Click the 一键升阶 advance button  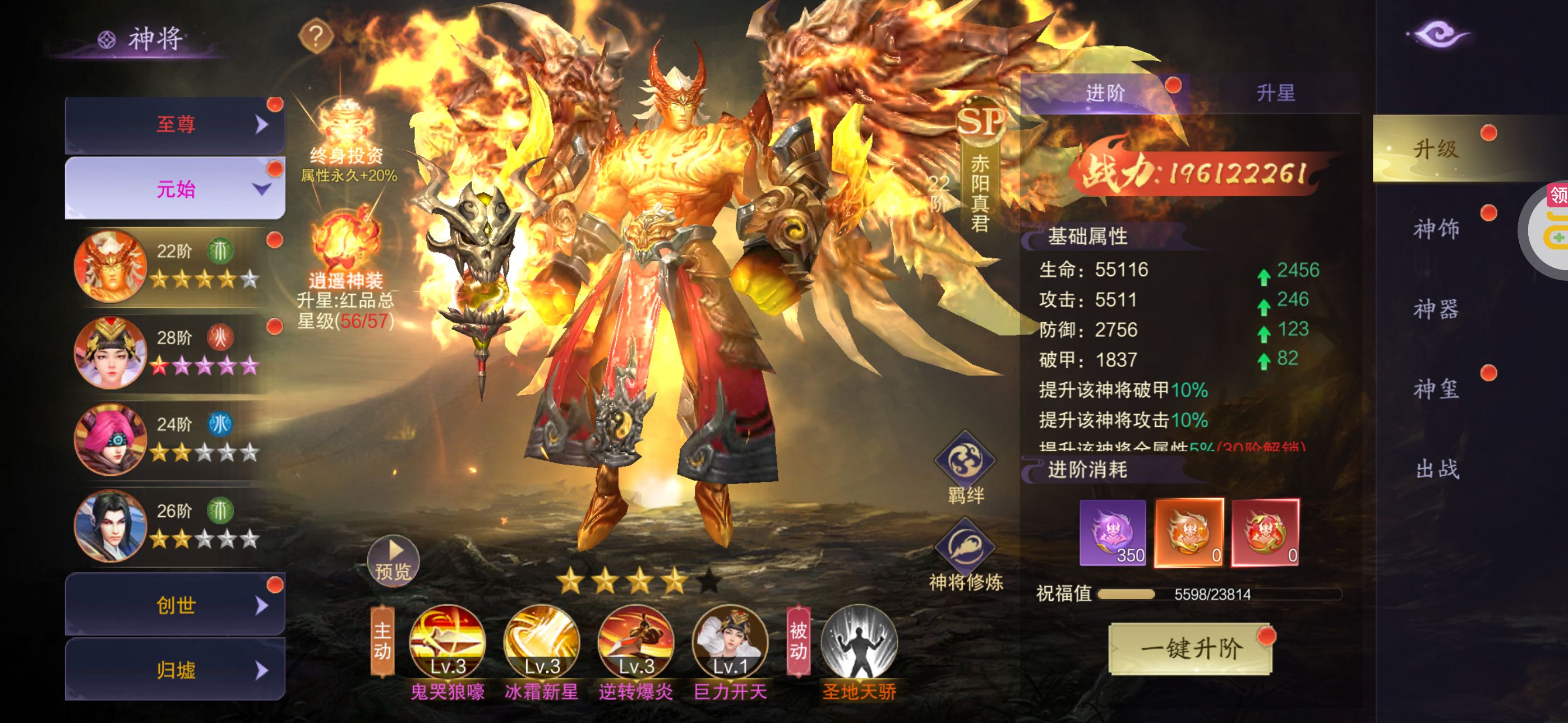1190,649
